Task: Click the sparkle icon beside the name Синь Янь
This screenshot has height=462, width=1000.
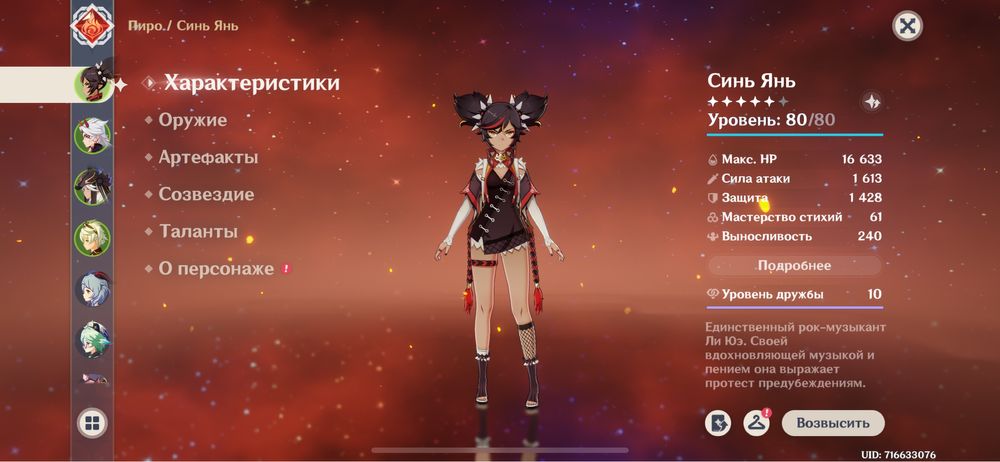Action: pyautogui.click(x=871, y=101)
